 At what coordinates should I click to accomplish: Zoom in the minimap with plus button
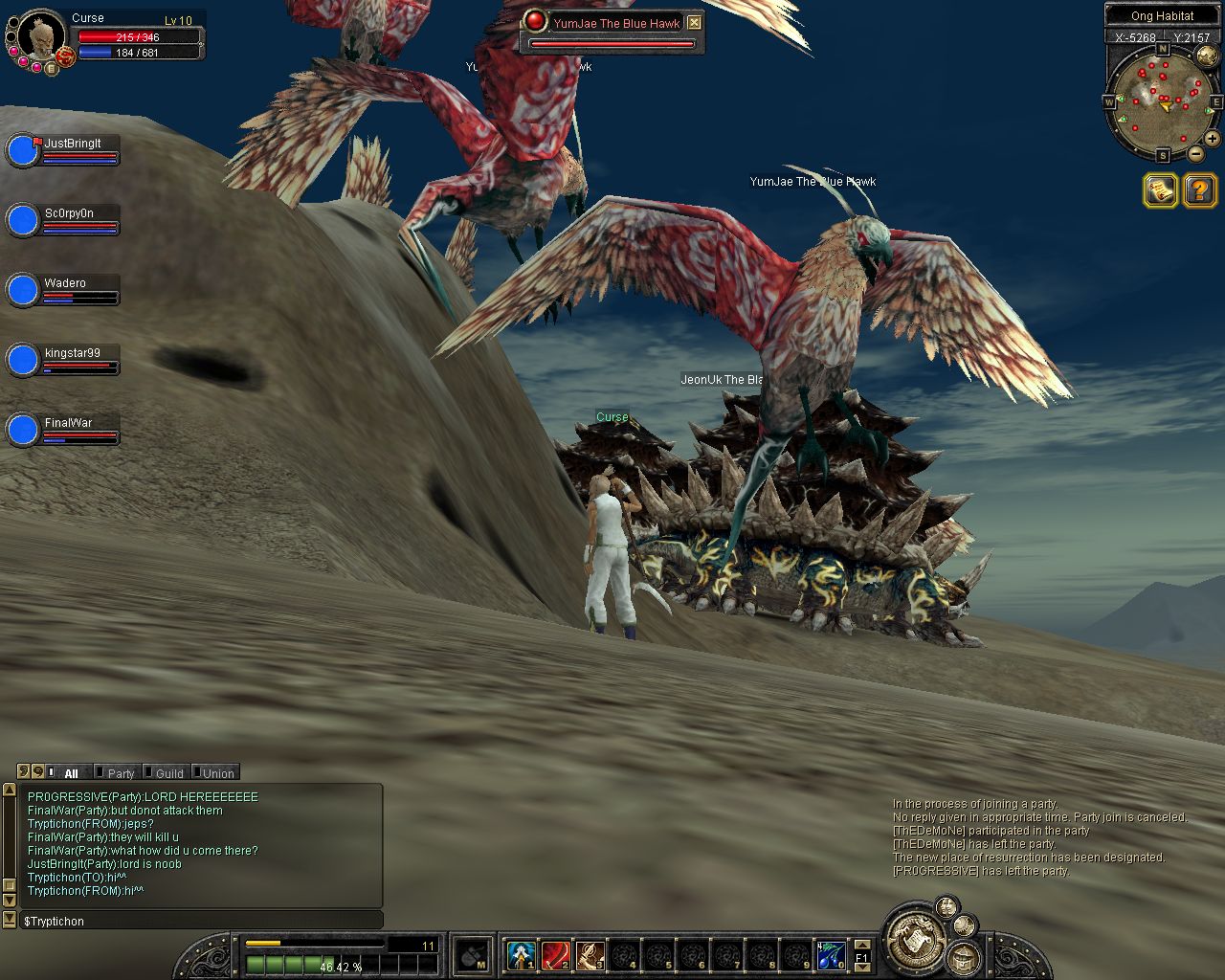point(1212,139)
